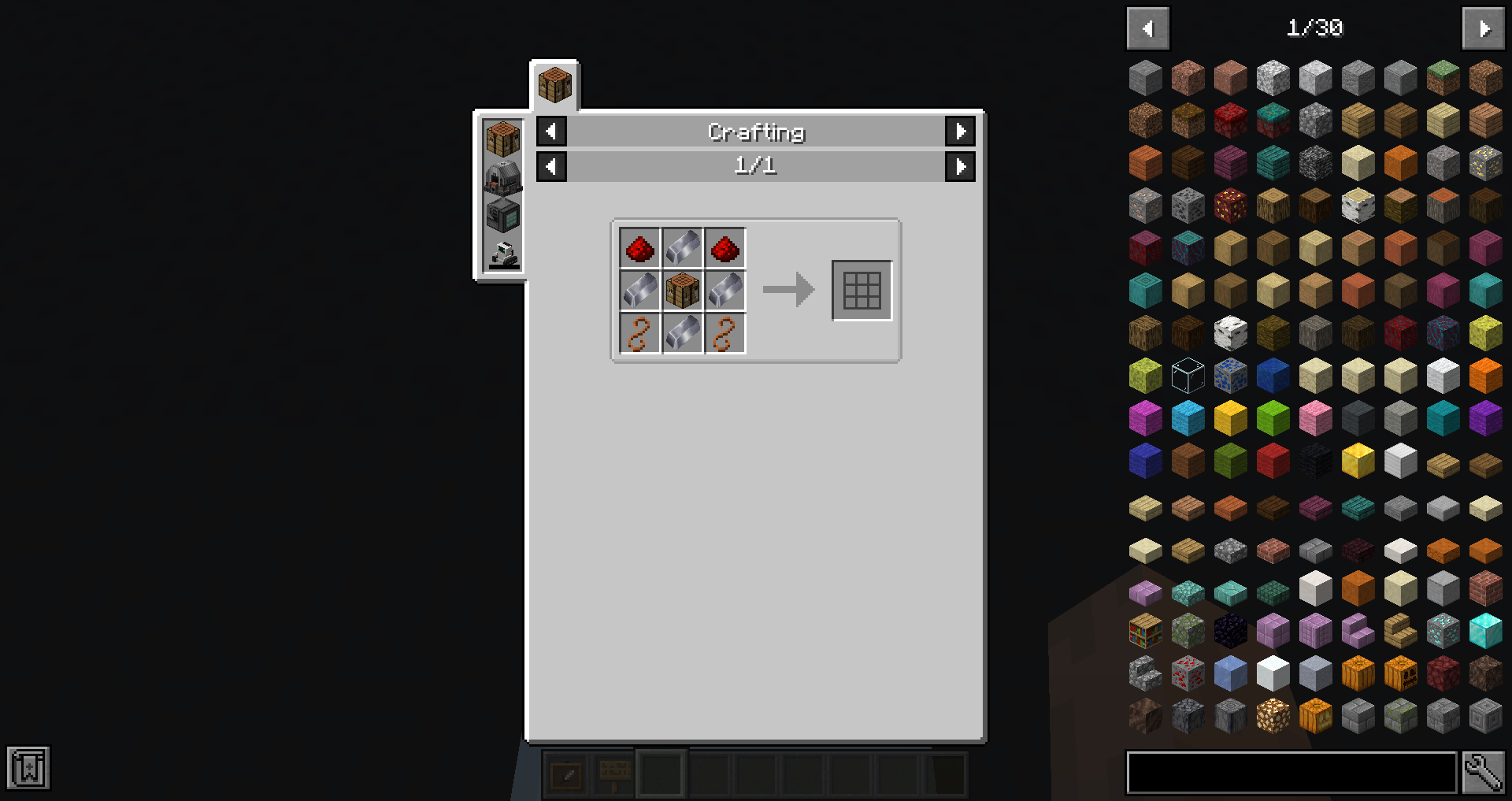Click the string ingredient in bottom row
Image resolution: width=1512 pixels, height=801 pixels.
pos(639,332)
